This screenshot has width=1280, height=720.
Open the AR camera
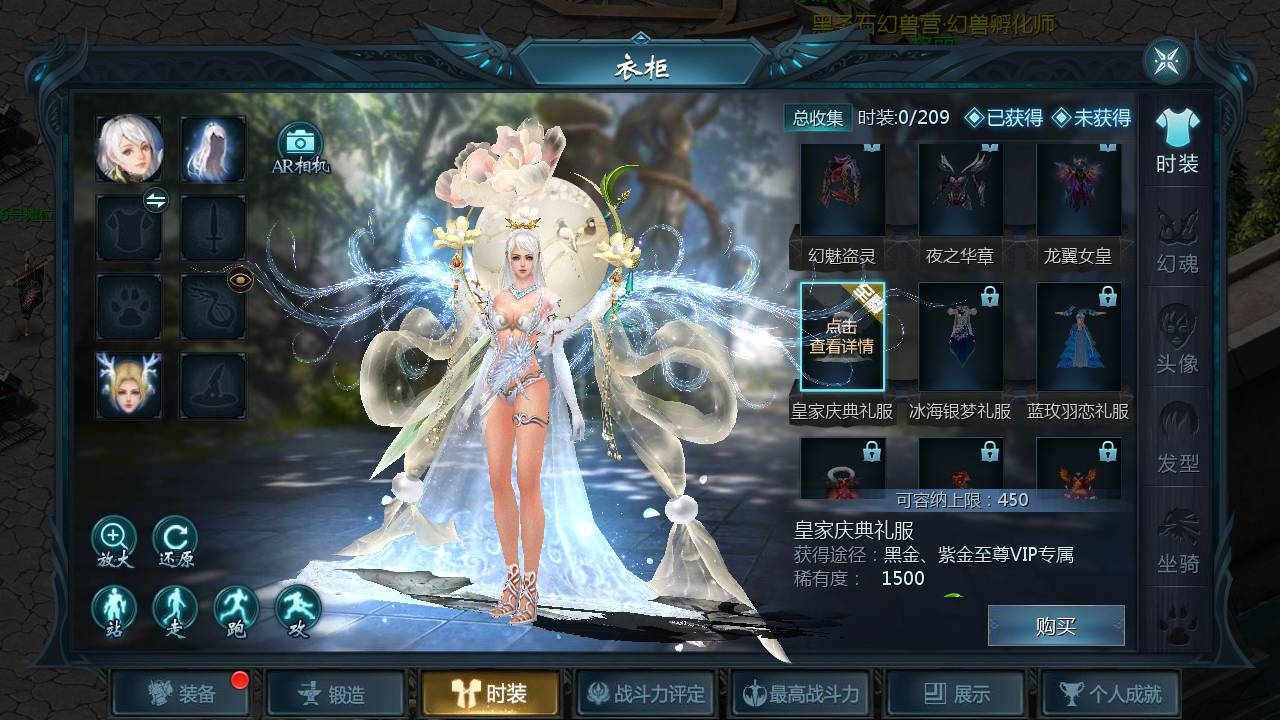tap(299, 147)
